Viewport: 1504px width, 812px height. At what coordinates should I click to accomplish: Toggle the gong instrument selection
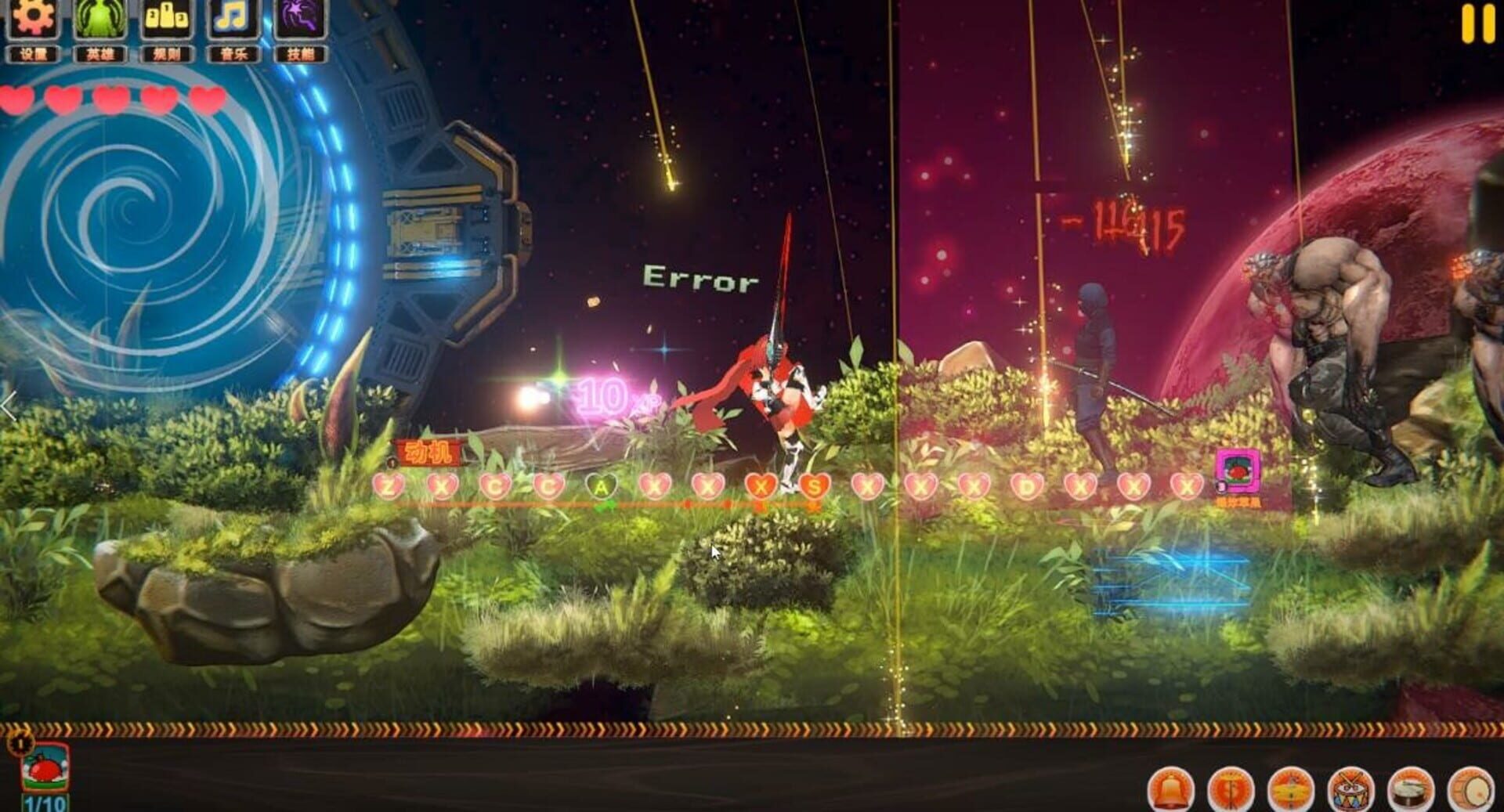pyautogui.click(x=1231, y=787)
